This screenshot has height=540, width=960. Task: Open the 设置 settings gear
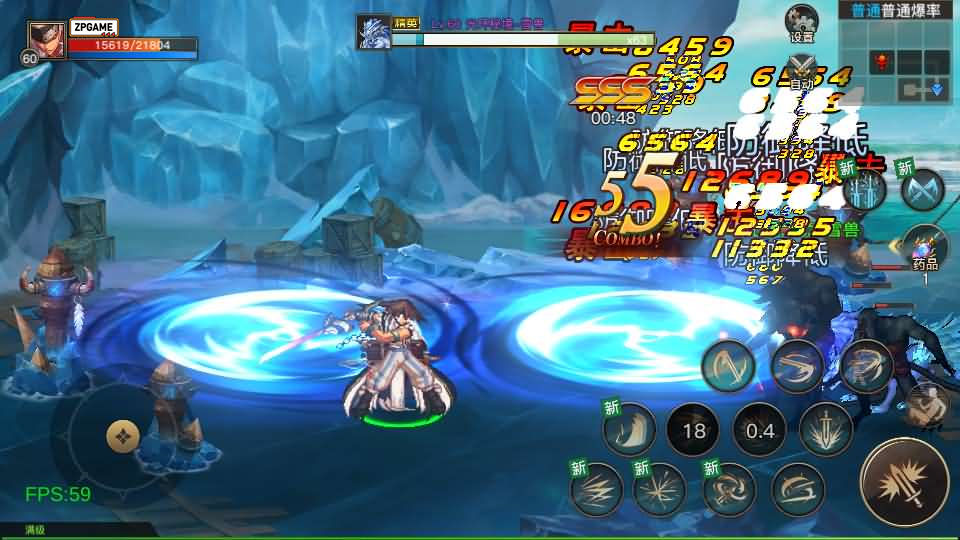pyautogui.click(x=801, y=22)
